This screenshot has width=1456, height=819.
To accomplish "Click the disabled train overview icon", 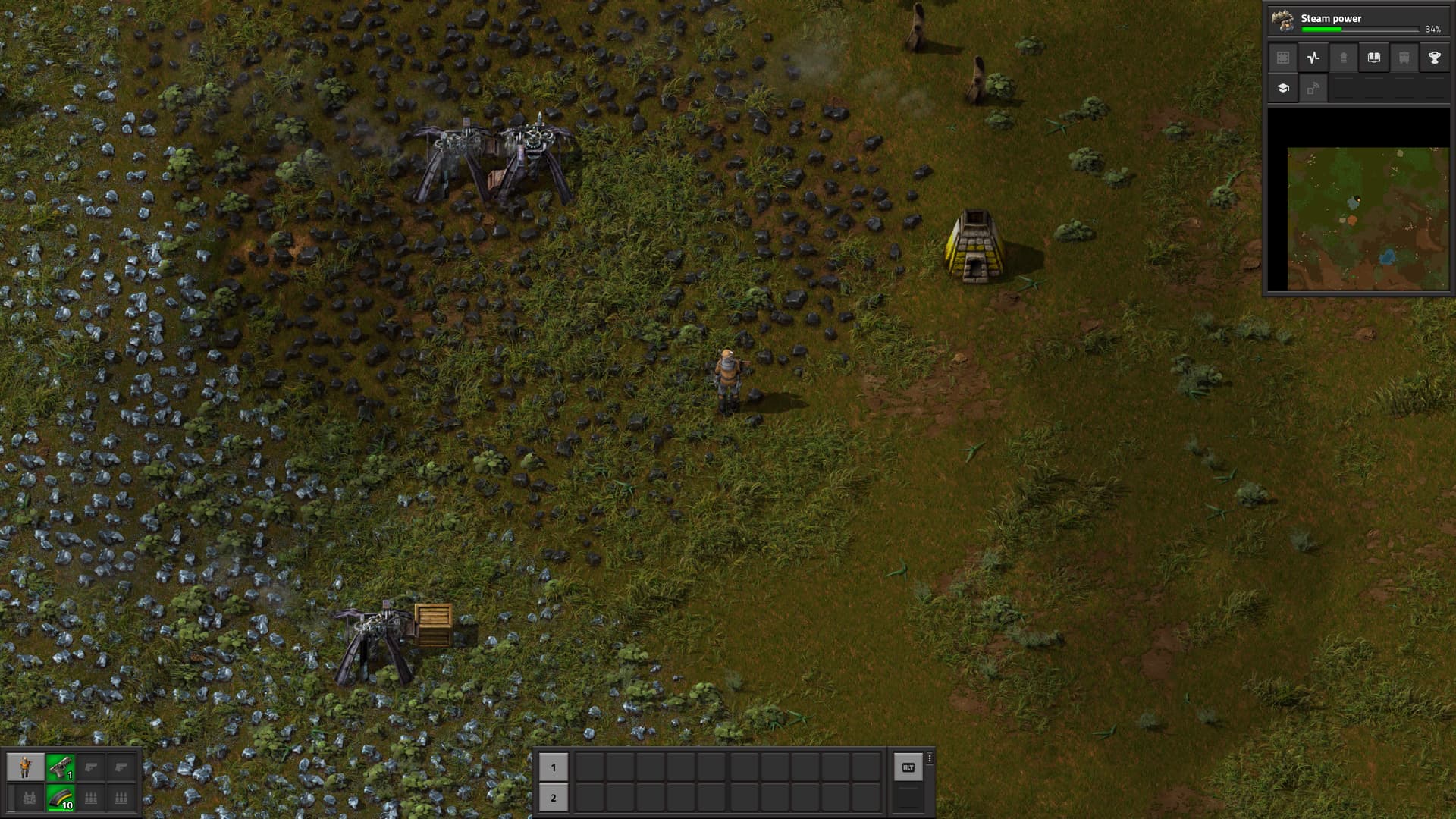I will click(x=1404, y=58).
